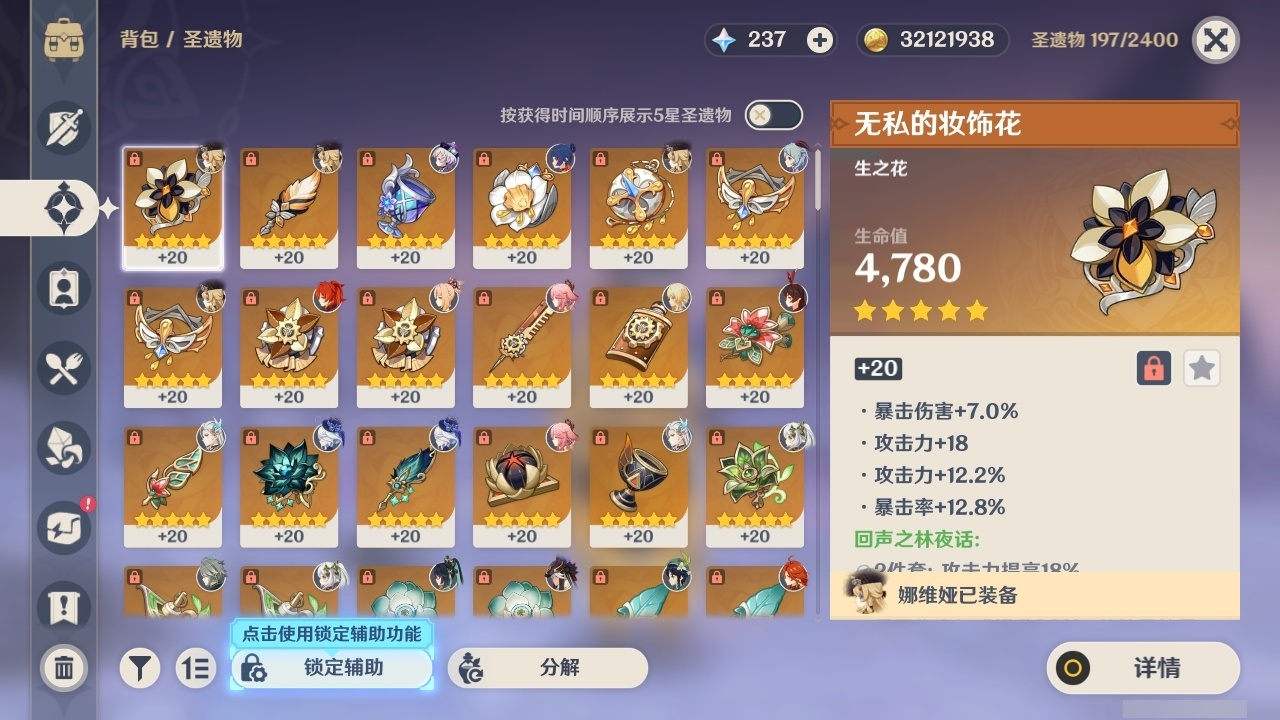Screen dimensions: 1280x720
Task: Open the food inventory tab
Action: point(63,368)
